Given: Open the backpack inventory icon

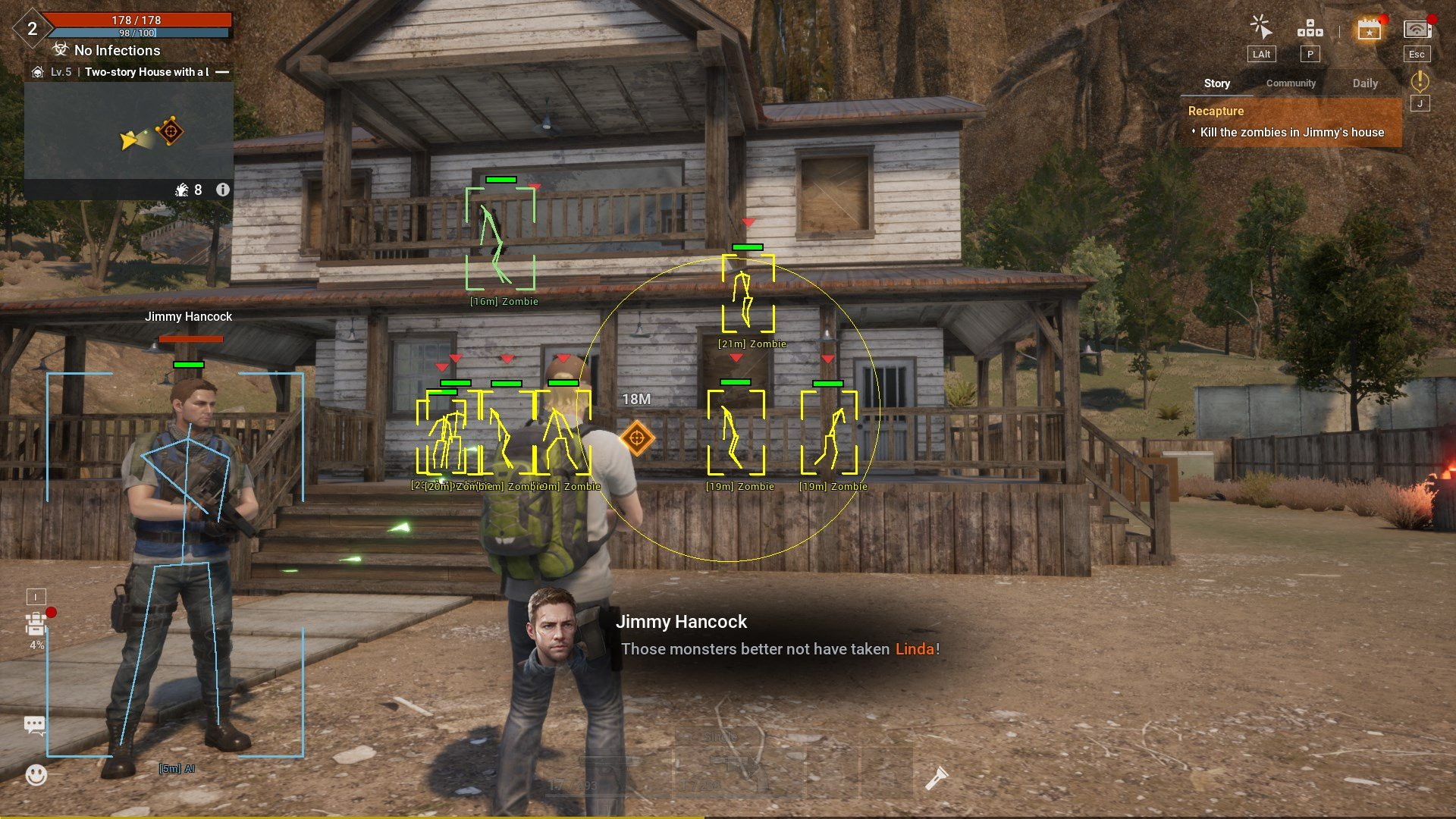Looking at the screenshot, I should (36, 625).
